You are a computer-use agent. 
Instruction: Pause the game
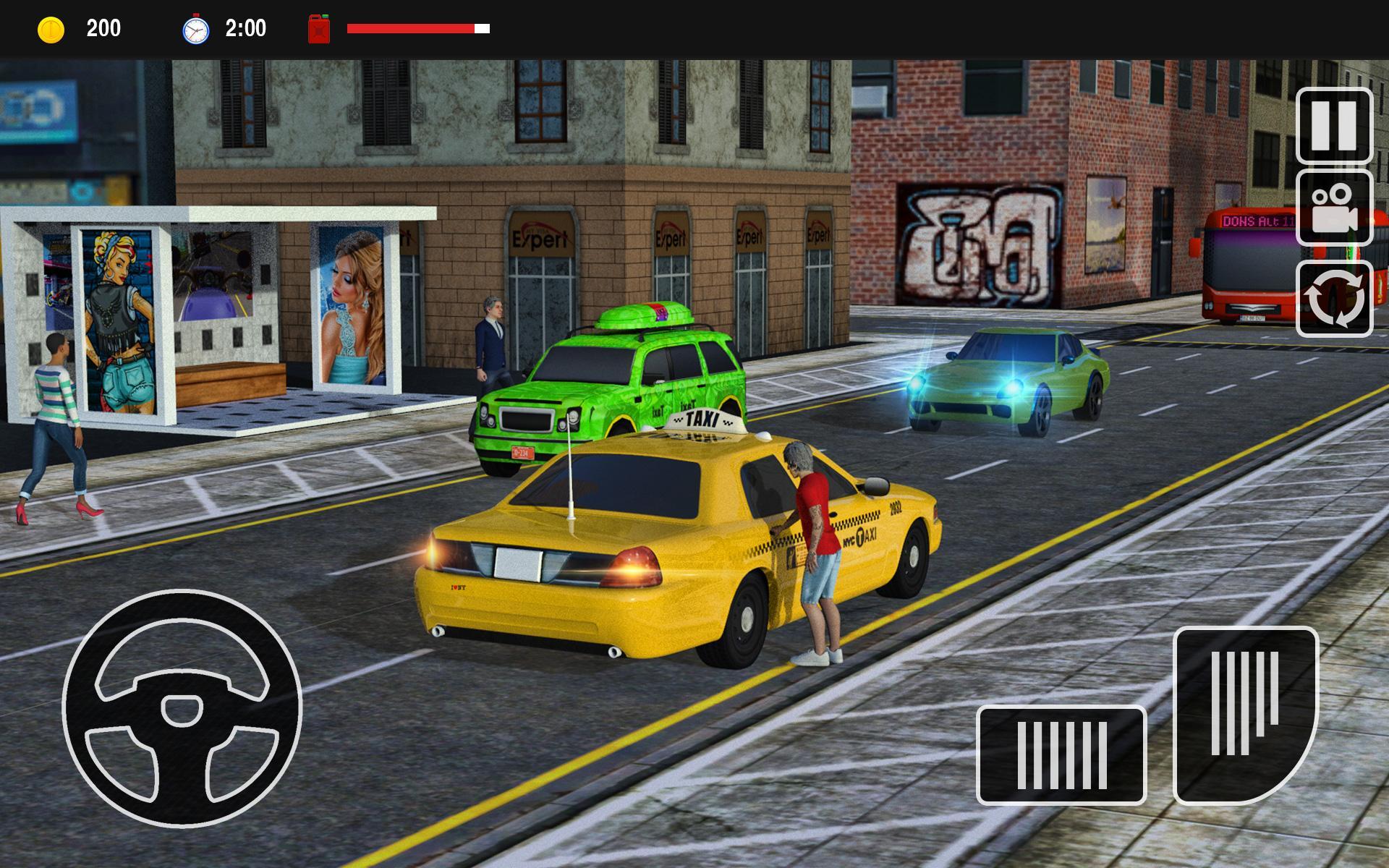[1334, 126]
